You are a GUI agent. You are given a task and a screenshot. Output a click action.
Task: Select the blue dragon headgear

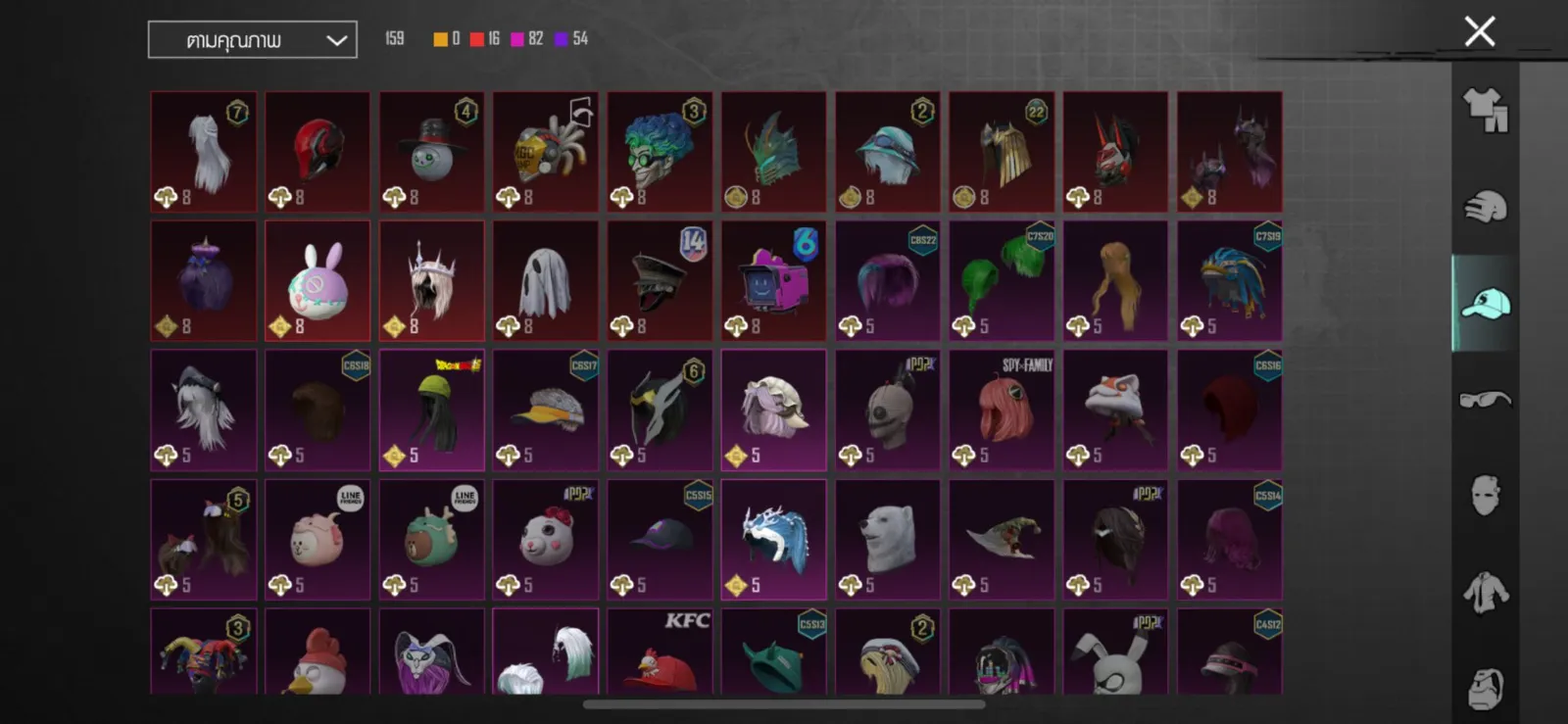773,540
